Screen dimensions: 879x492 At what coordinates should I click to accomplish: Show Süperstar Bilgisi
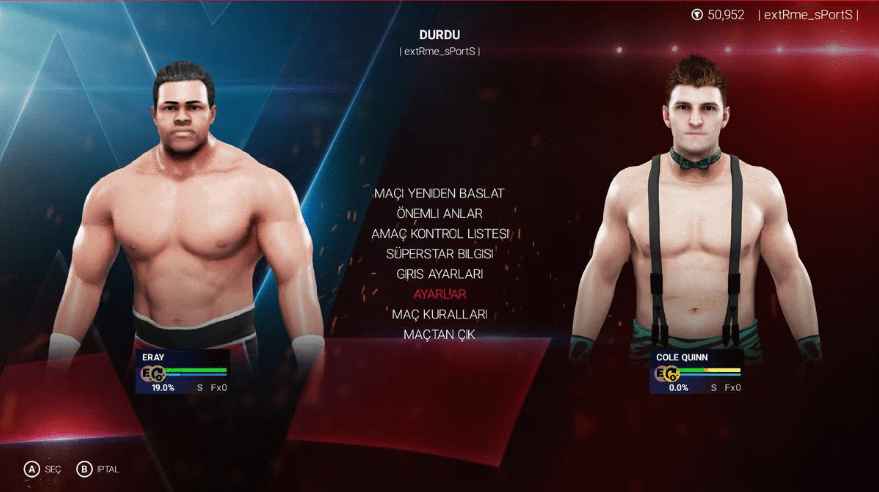(439, 253)
